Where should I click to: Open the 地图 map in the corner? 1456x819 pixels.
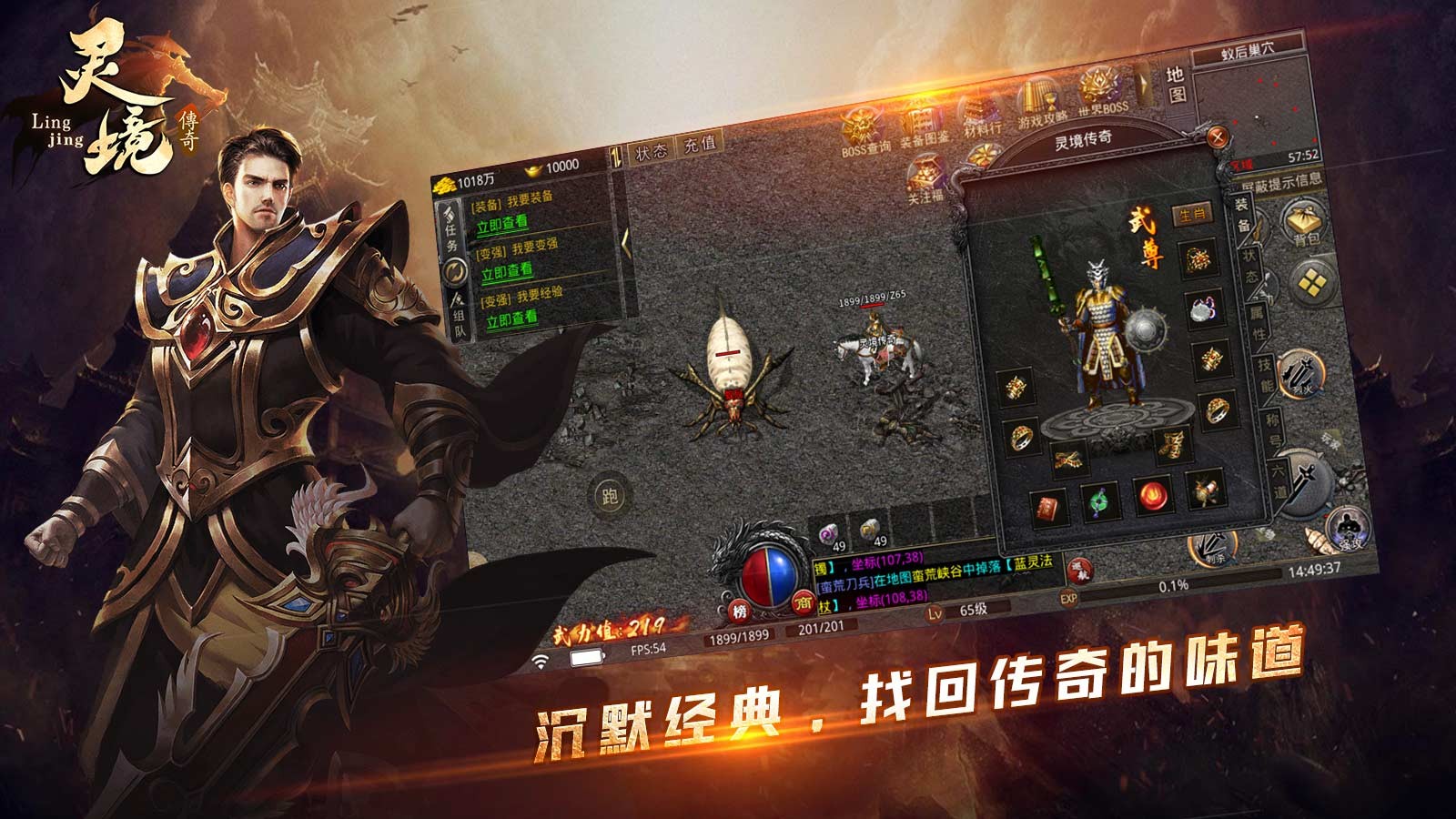click(x=1175, y=86)
